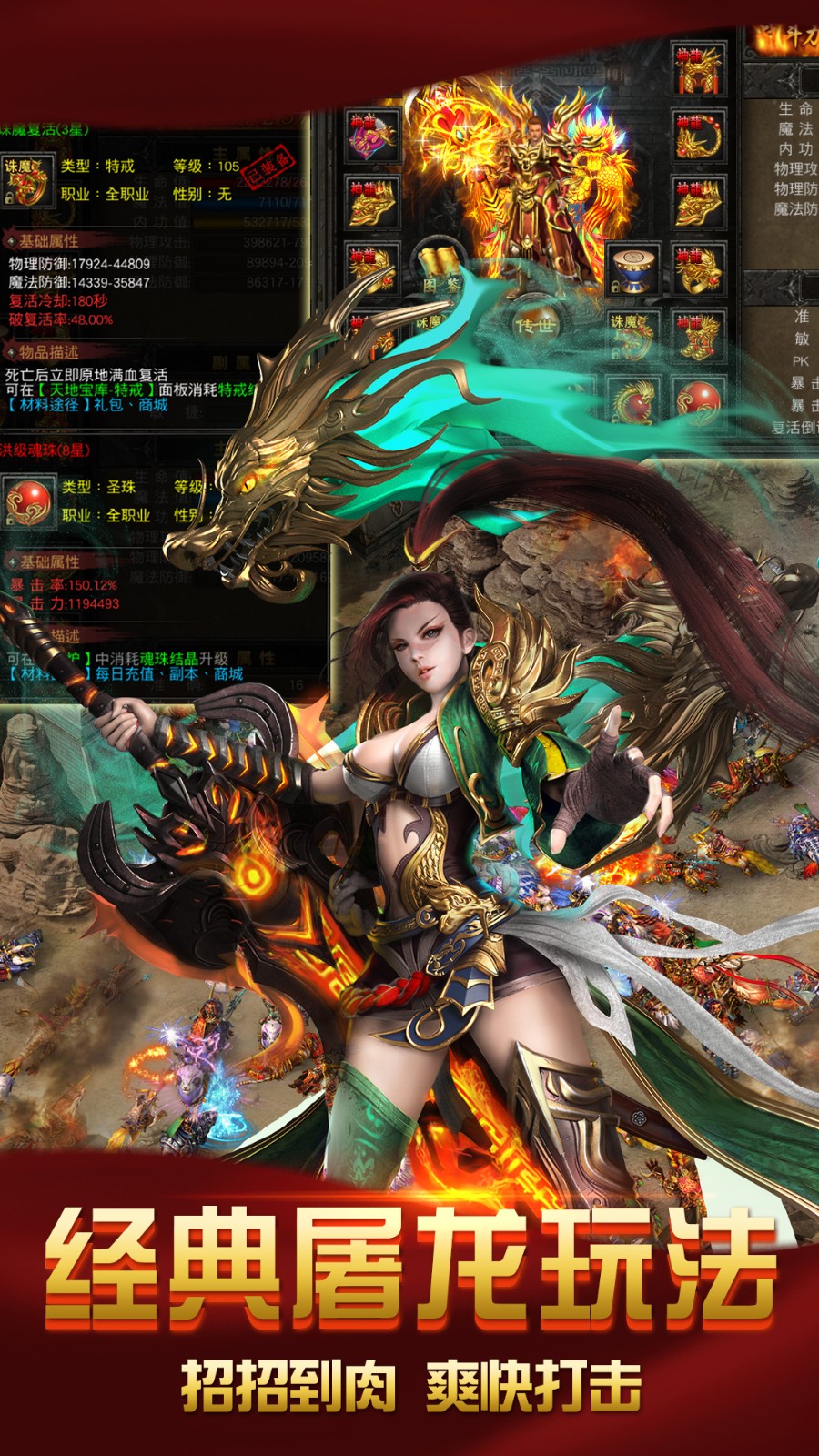This screenshot has width=819, height=1456.
Task: Select the 神龍 golden helmet equipment slot
Action: pyautogui.click(x=698, y=67)
